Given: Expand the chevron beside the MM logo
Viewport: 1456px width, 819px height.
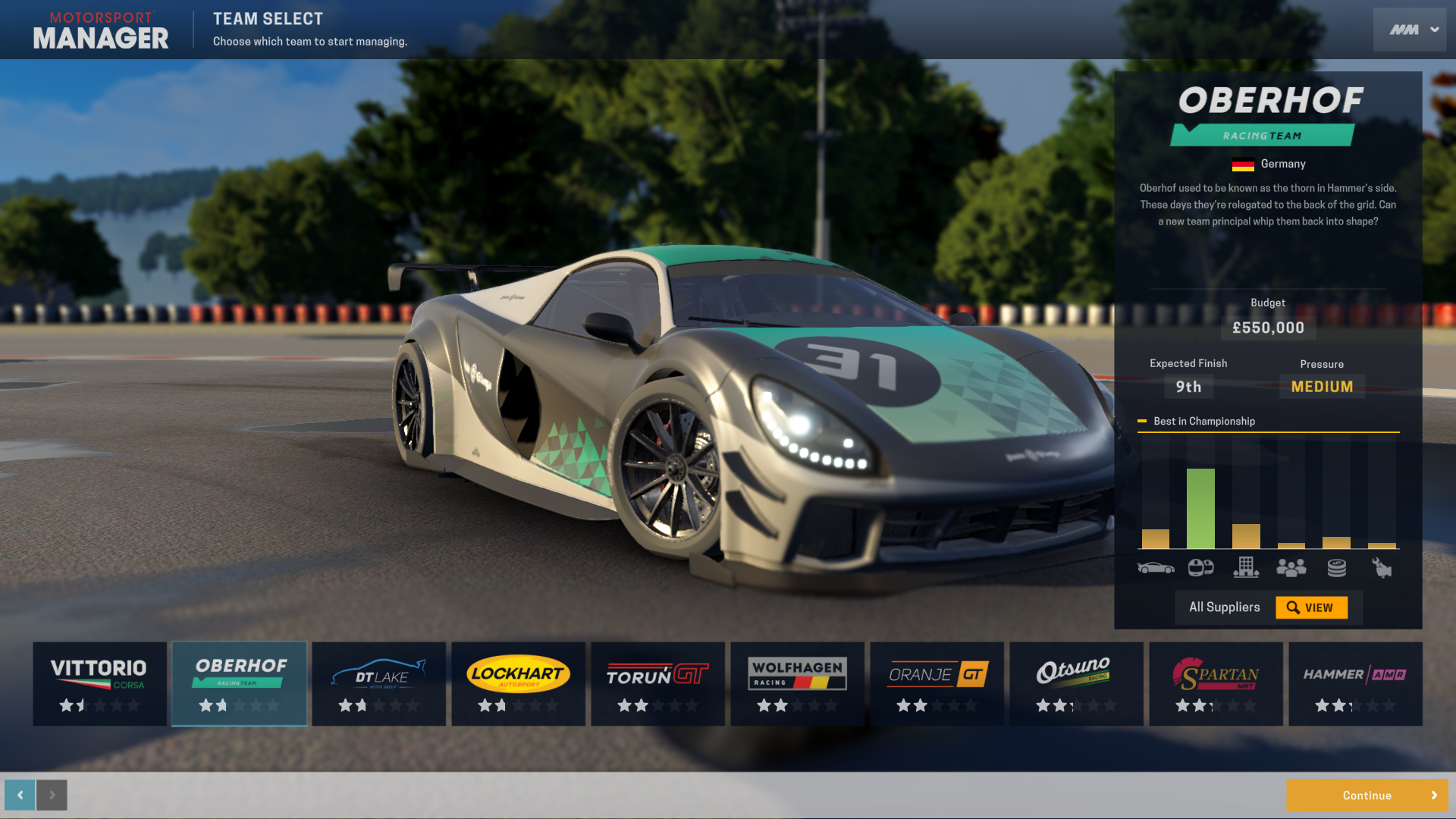Looking at the screenshot, I should click(x=1432, y=29).
